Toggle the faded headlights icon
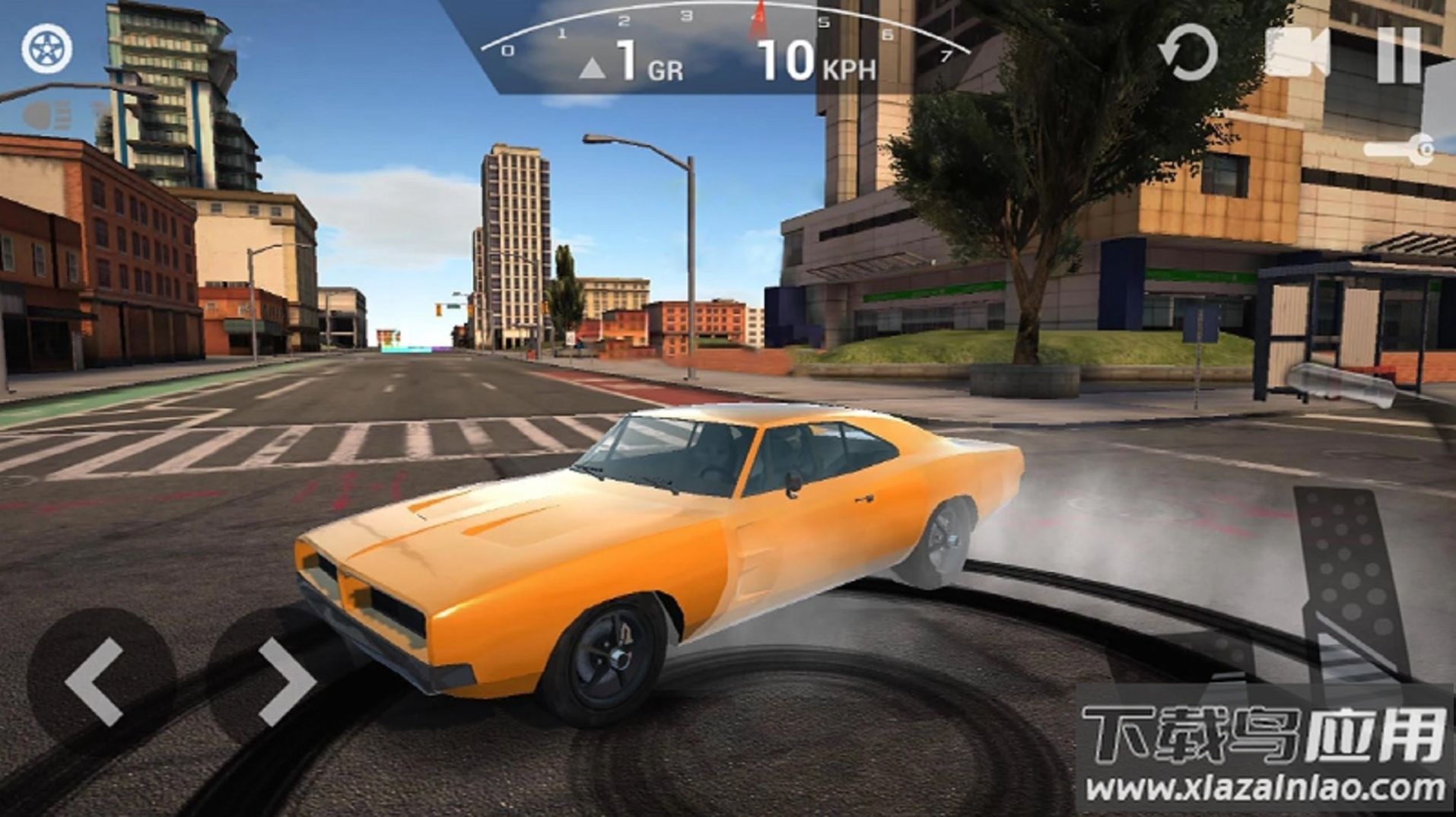The width and height of the screenshot is (1456, 817). click(x=49, y=116)
